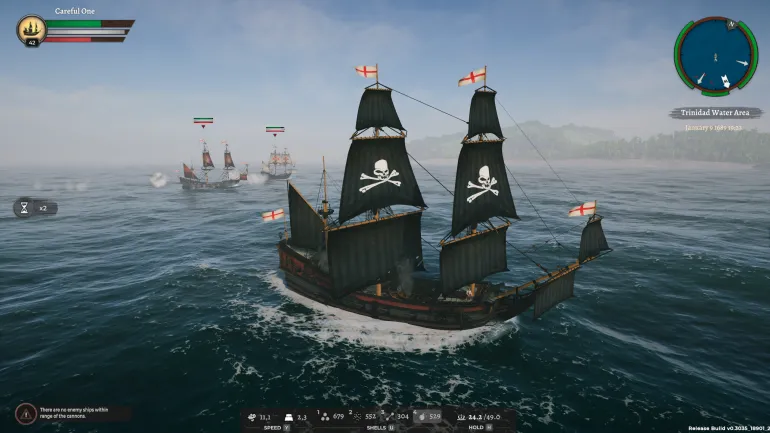Select the Careful One ship portrait
Image resolution: width=770 pixels, height=433 pixels.
31,28
